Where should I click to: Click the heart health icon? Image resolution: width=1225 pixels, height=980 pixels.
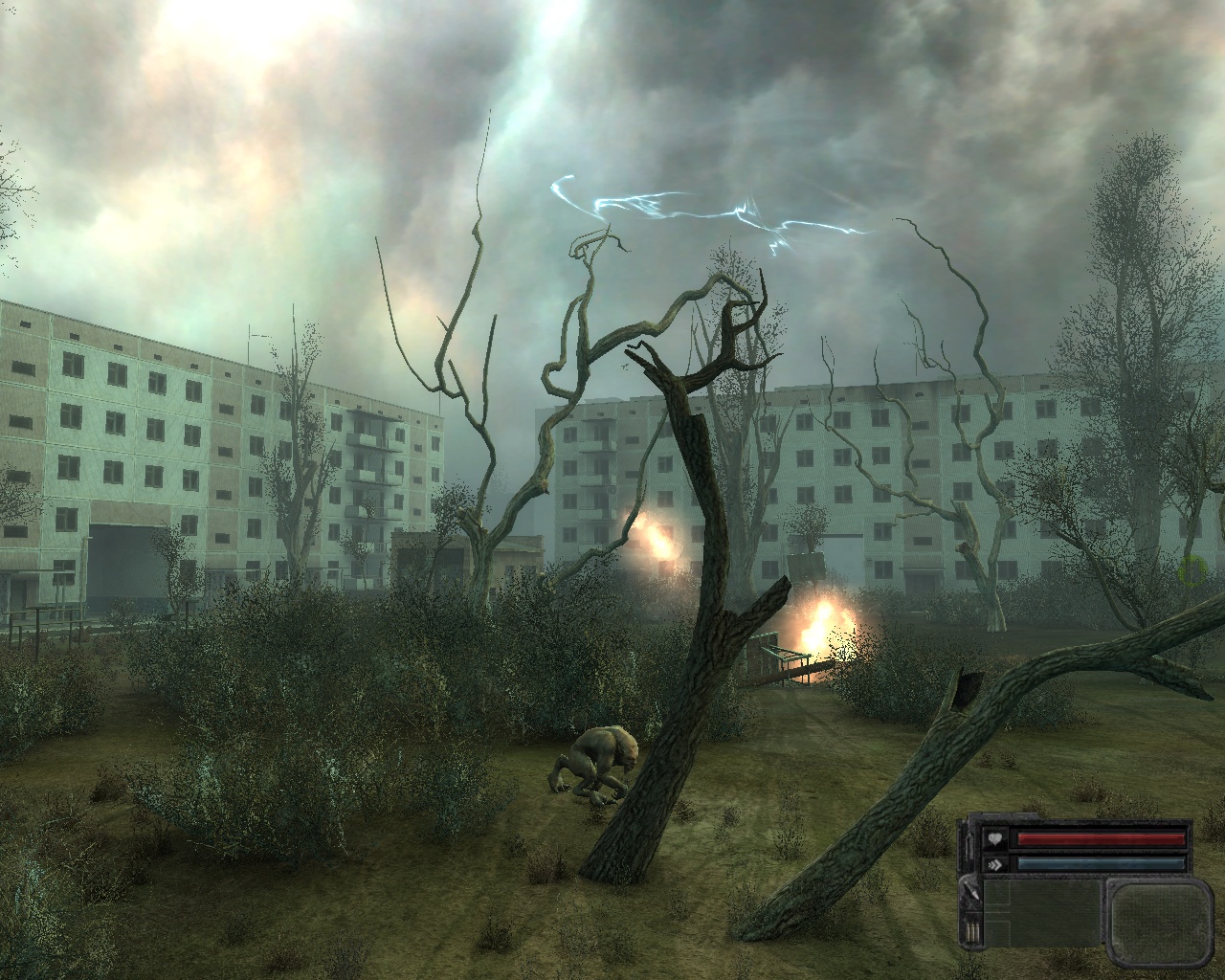point(995,840)
